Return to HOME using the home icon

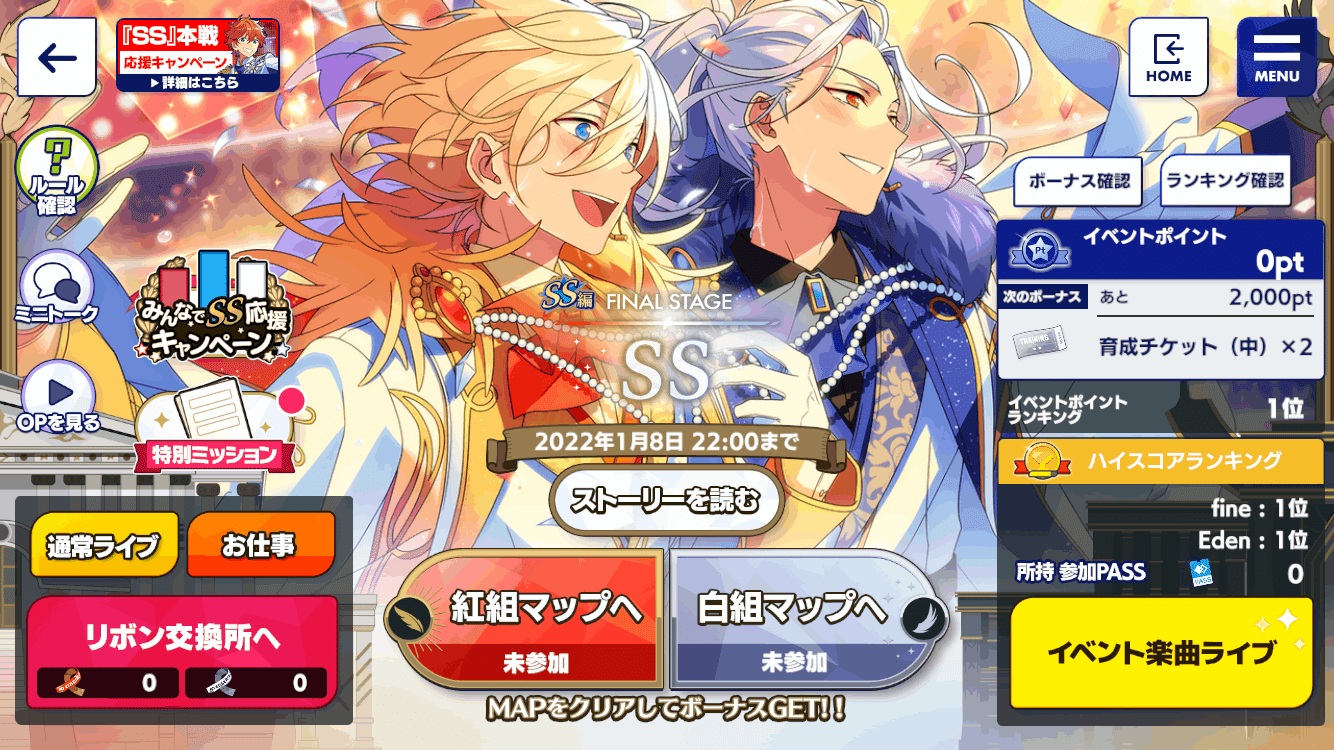click(1168, 57)
